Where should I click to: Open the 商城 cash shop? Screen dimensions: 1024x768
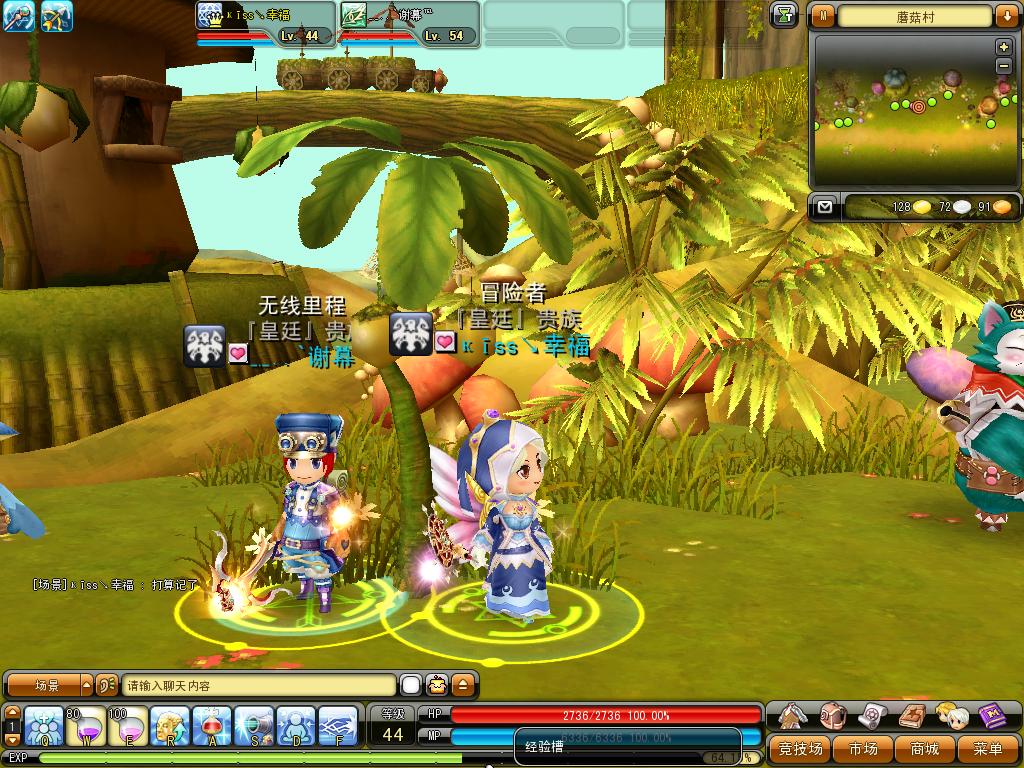pyautogui.click(x=924, y=748)
